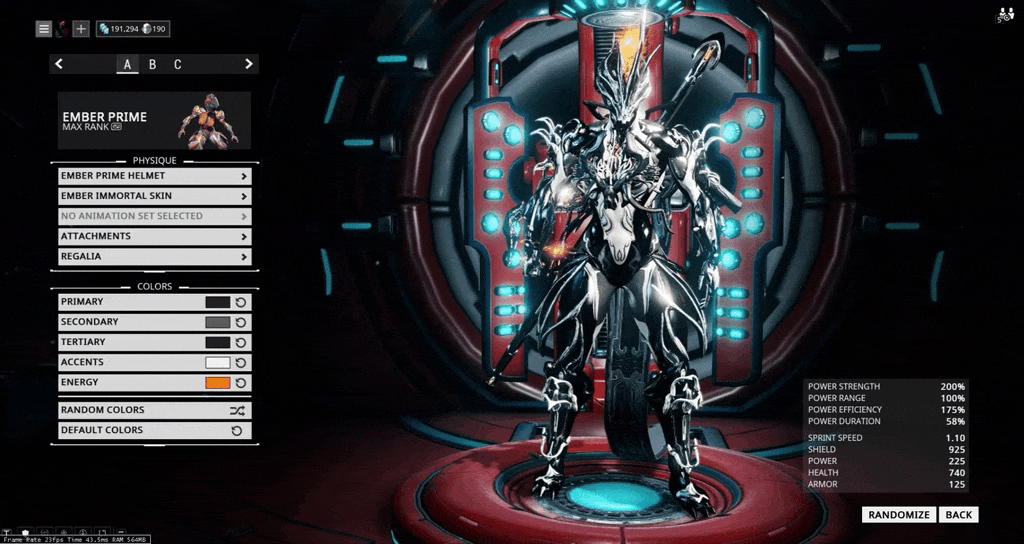This screenshot has width=1024, height=544.
Task: Click the Randomize button
Action: point(899,515)
